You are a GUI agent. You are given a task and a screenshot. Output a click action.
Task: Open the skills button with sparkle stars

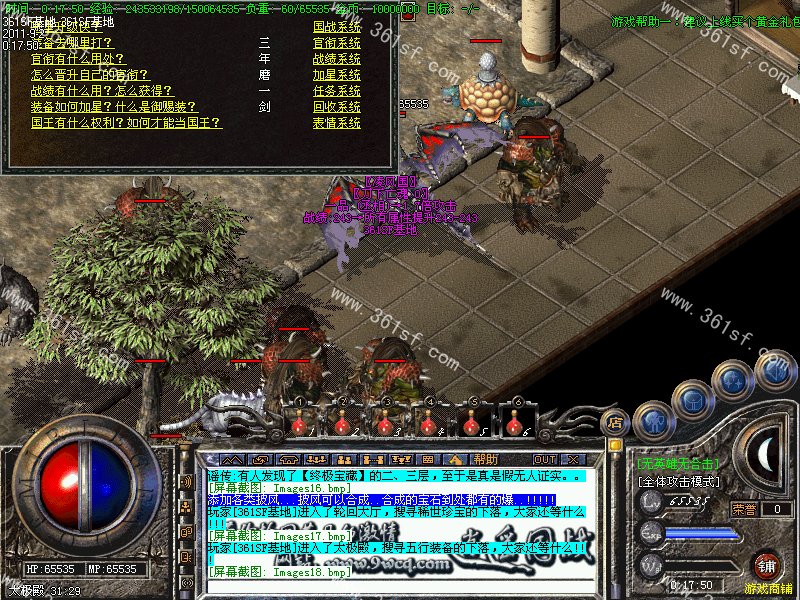click(x=735, y=380)
